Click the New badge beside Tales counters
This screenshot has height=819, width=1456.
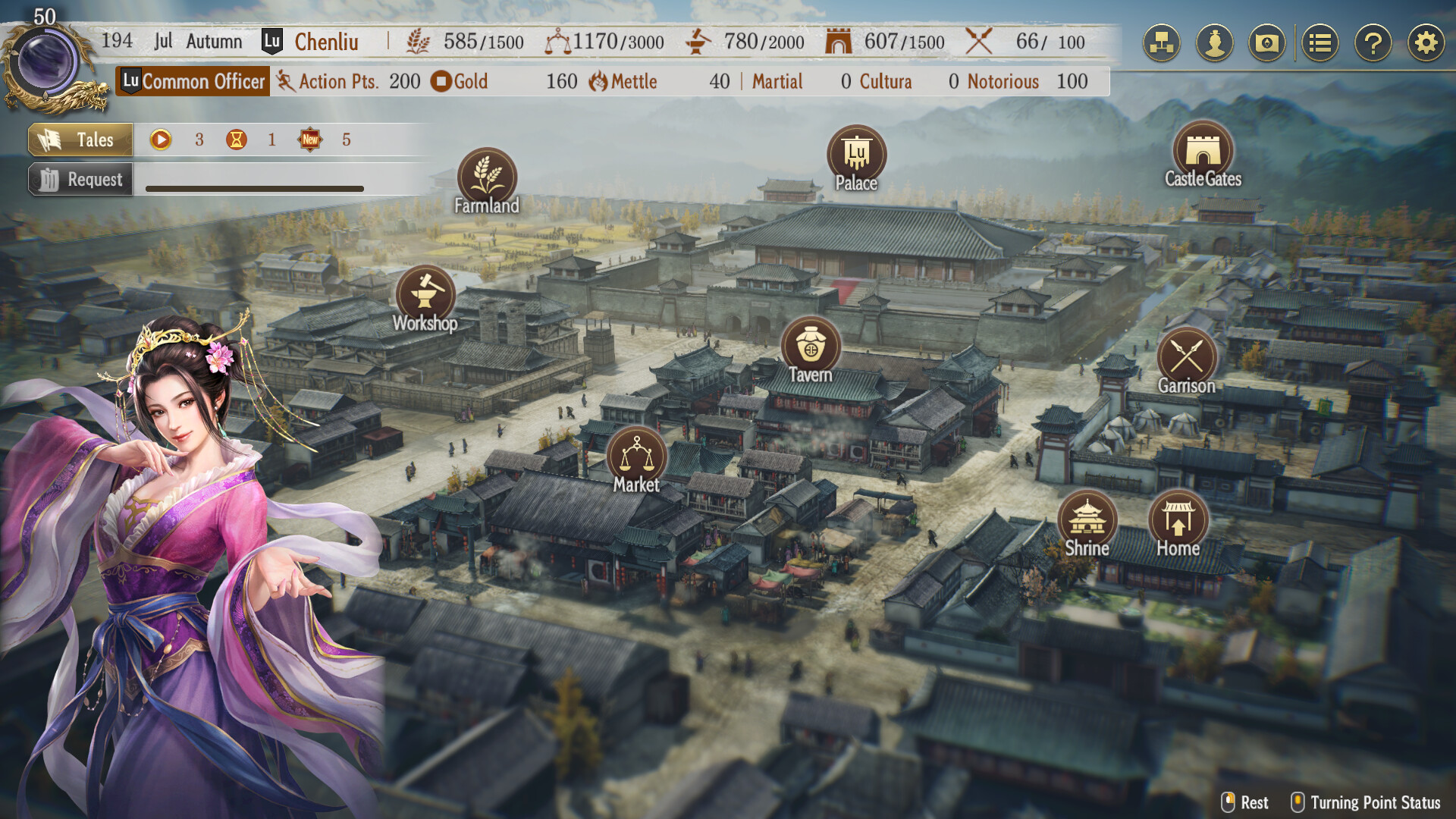click(310, 139)
